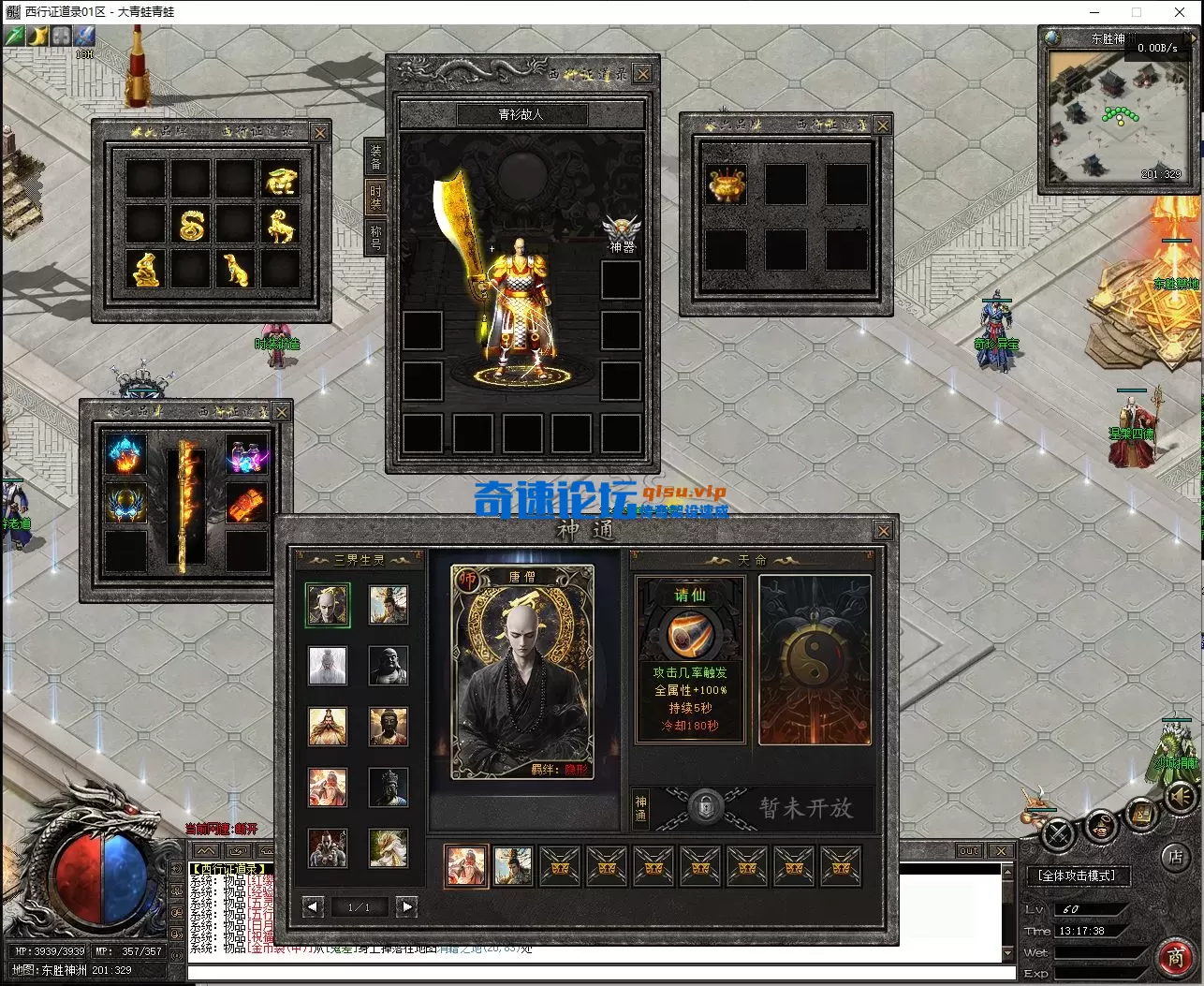Open the red 商 mall button
1204x986 pixels.
tap(1175, 956)
